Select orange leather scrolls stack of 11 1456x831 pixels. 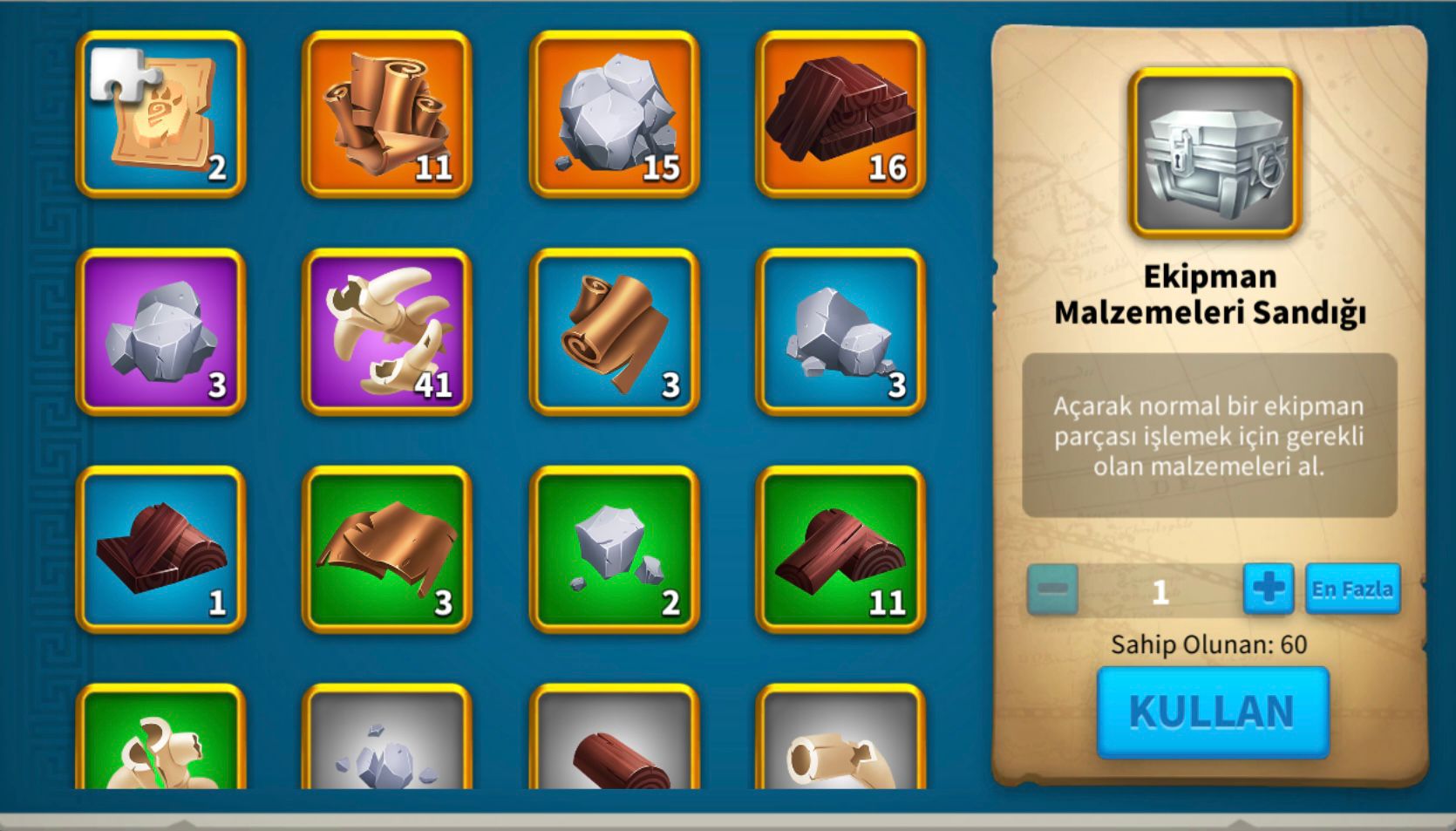pos(387,114)
